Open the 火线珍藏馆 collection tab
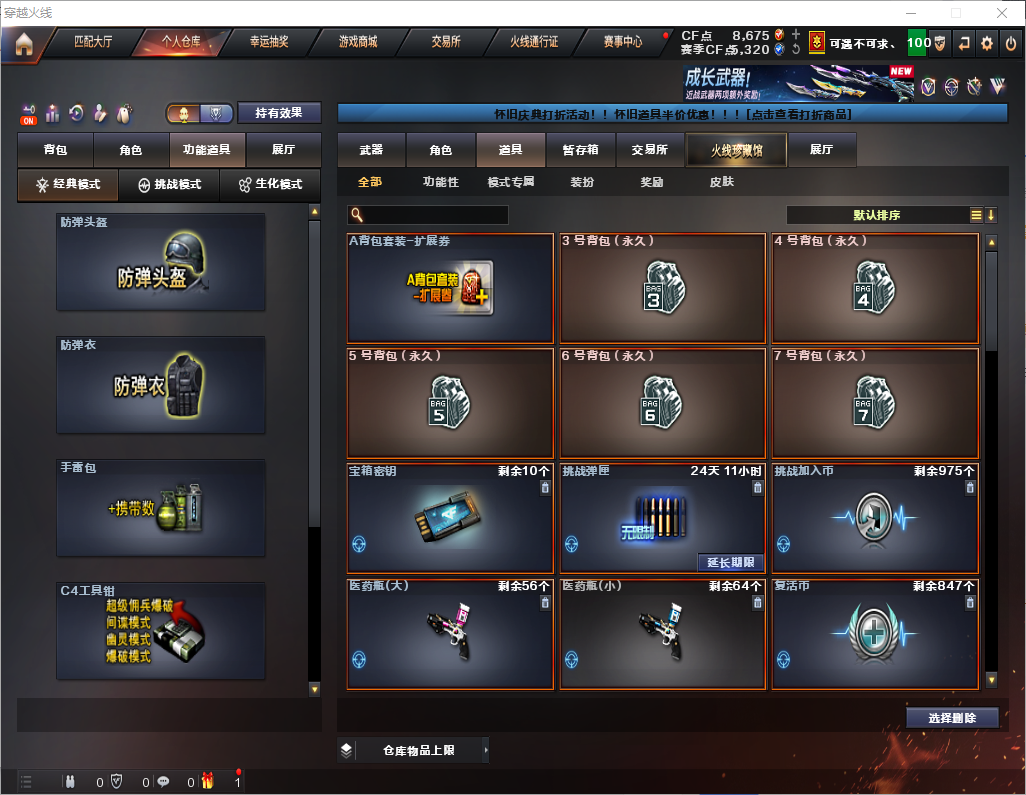Screen dimensions: 1026x795 (736, 150)
